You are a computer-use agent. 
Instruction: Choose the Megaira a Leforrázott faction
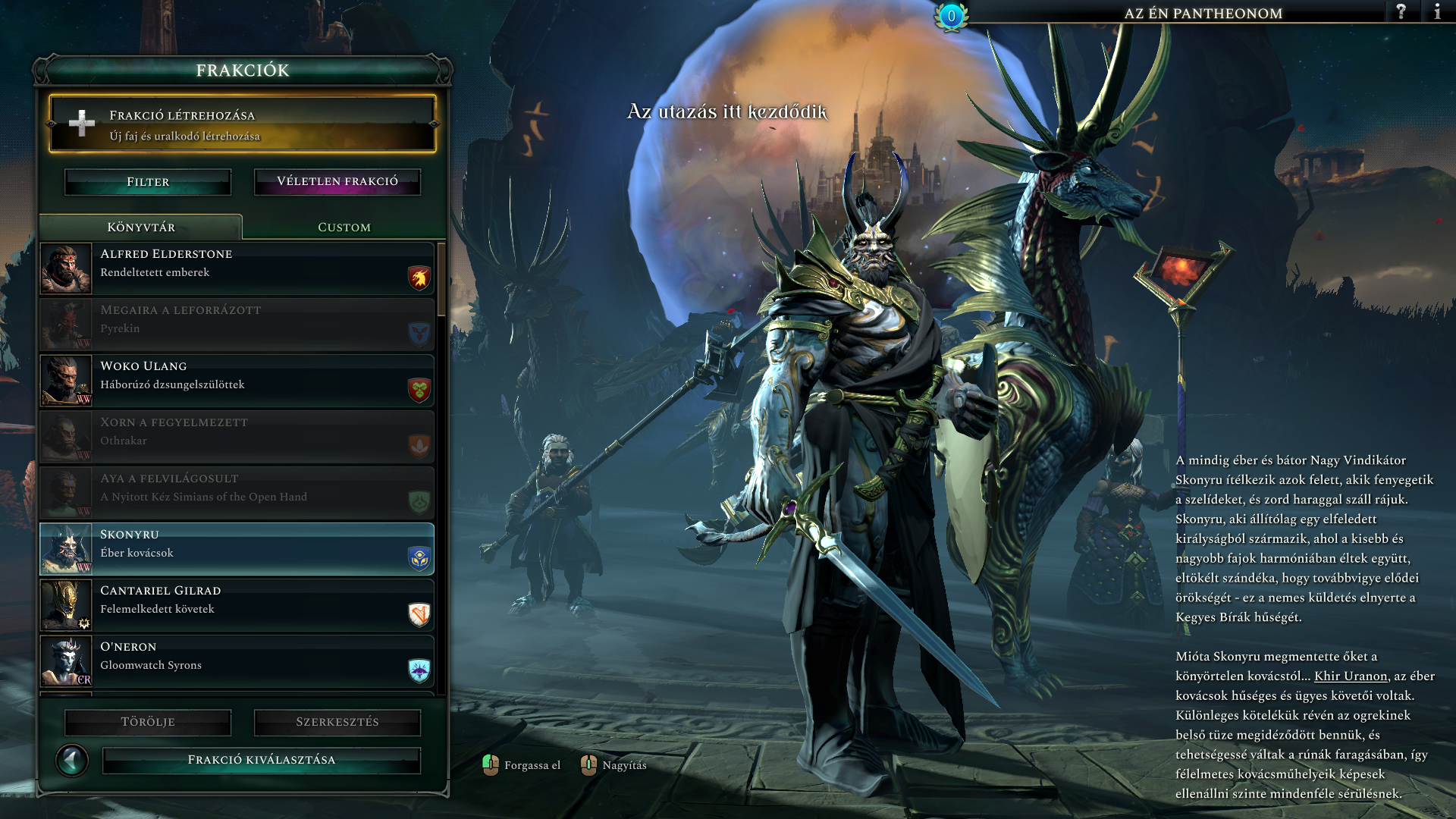tap(237, 325)
